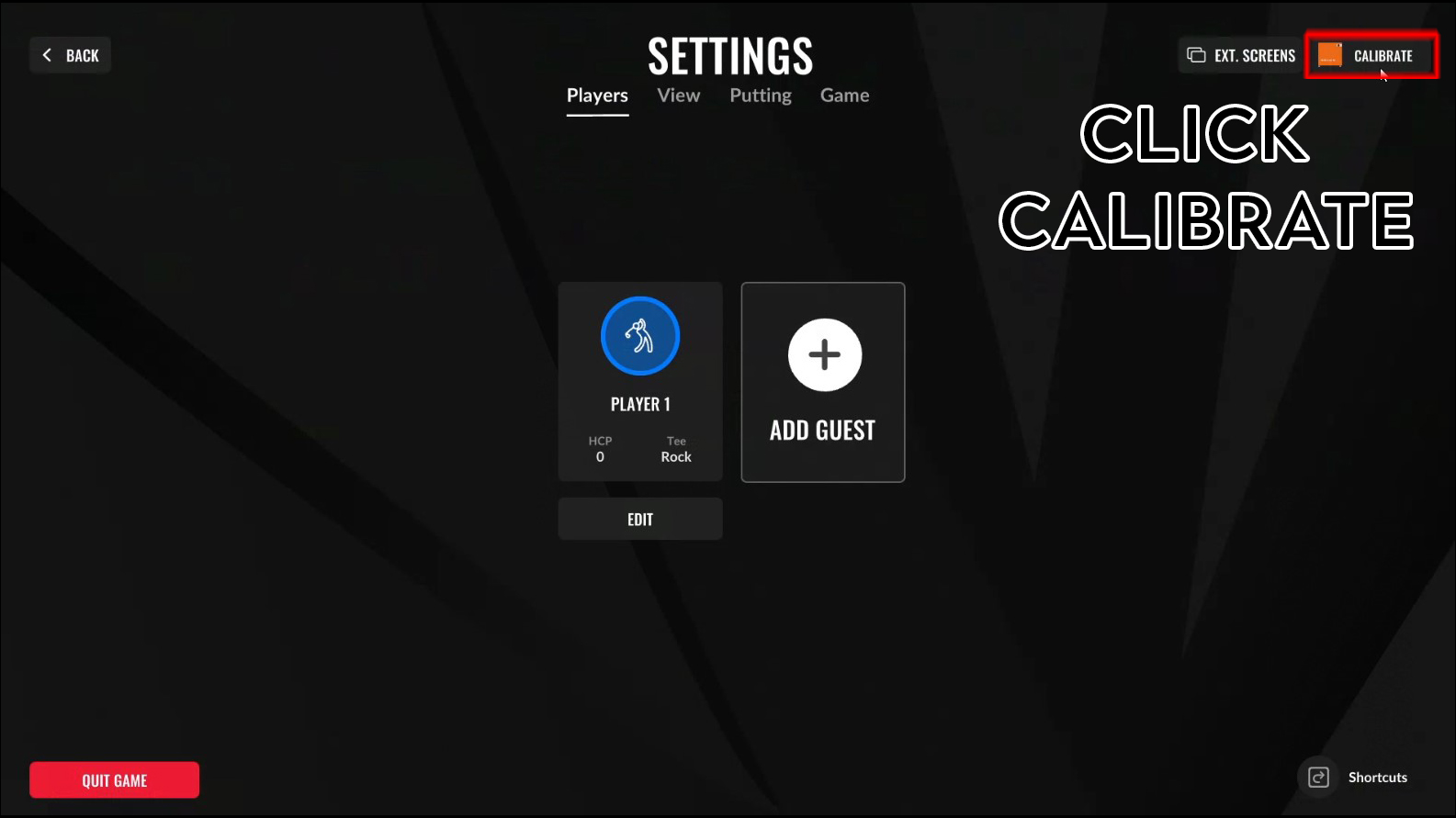Click Player 1's golfer avatar icon
This screenshot has height=818, width=1456.
(x=639, y=336)
